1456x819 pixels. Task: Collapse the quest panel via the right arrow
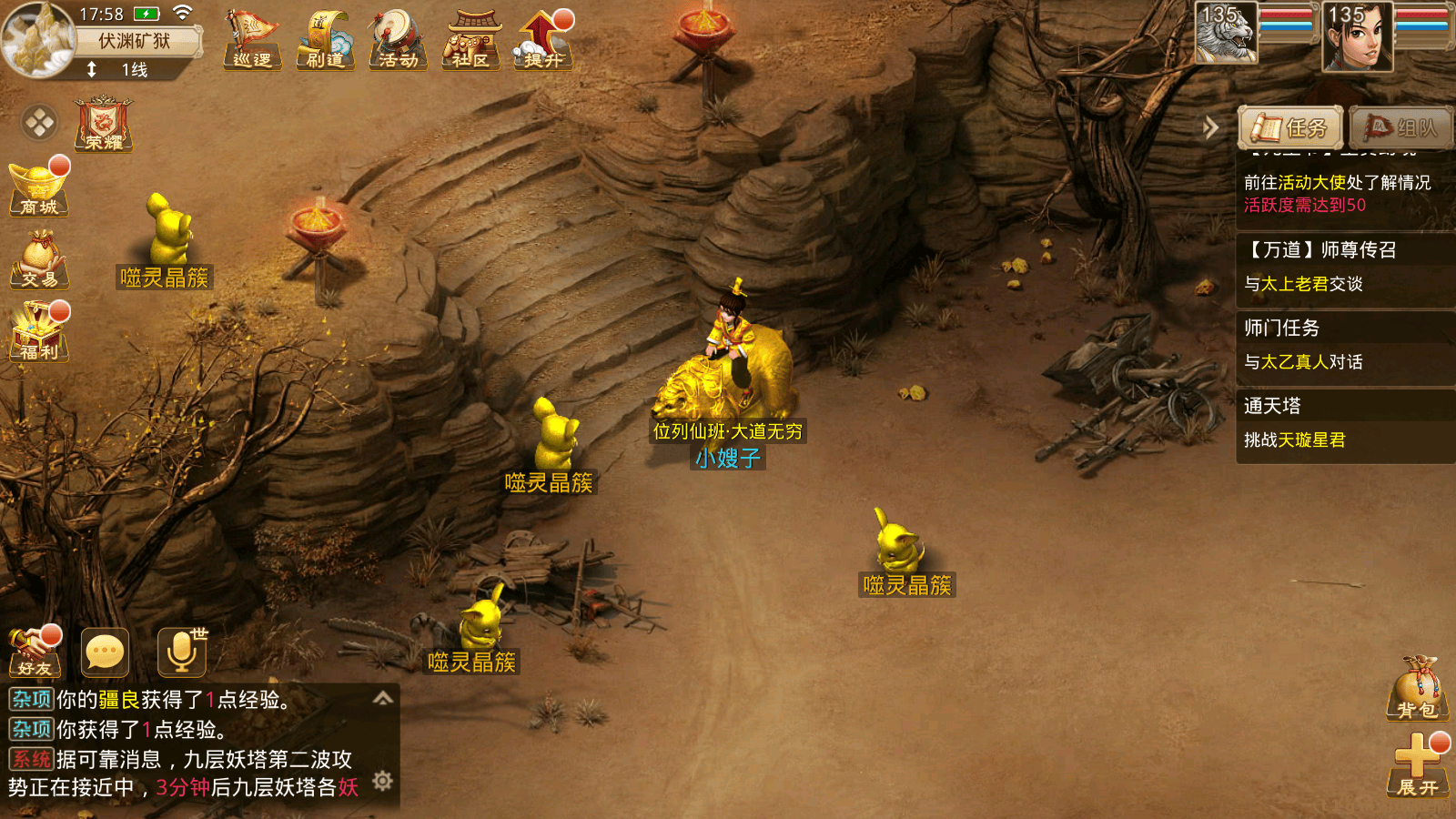(1210, 128)
